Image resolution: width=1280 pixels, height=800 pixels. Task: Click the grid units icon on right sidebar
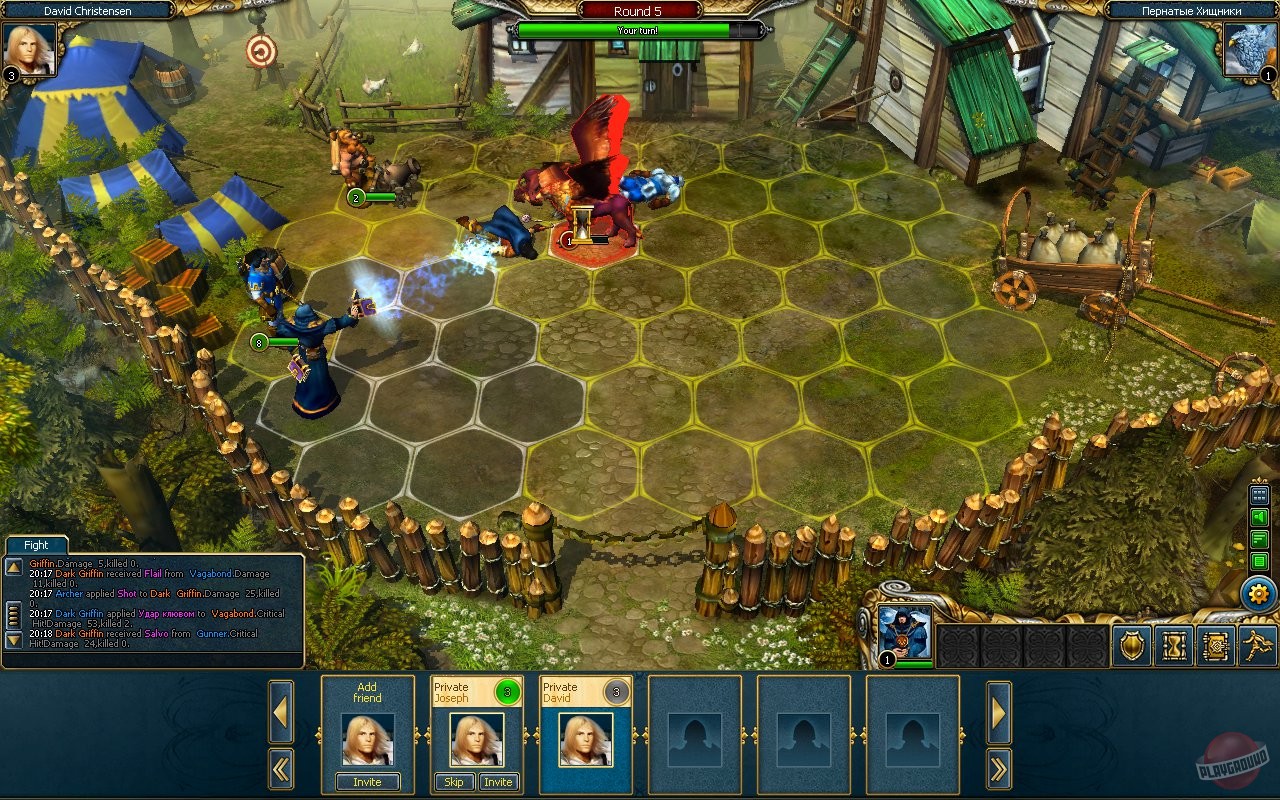(1258, 493)
